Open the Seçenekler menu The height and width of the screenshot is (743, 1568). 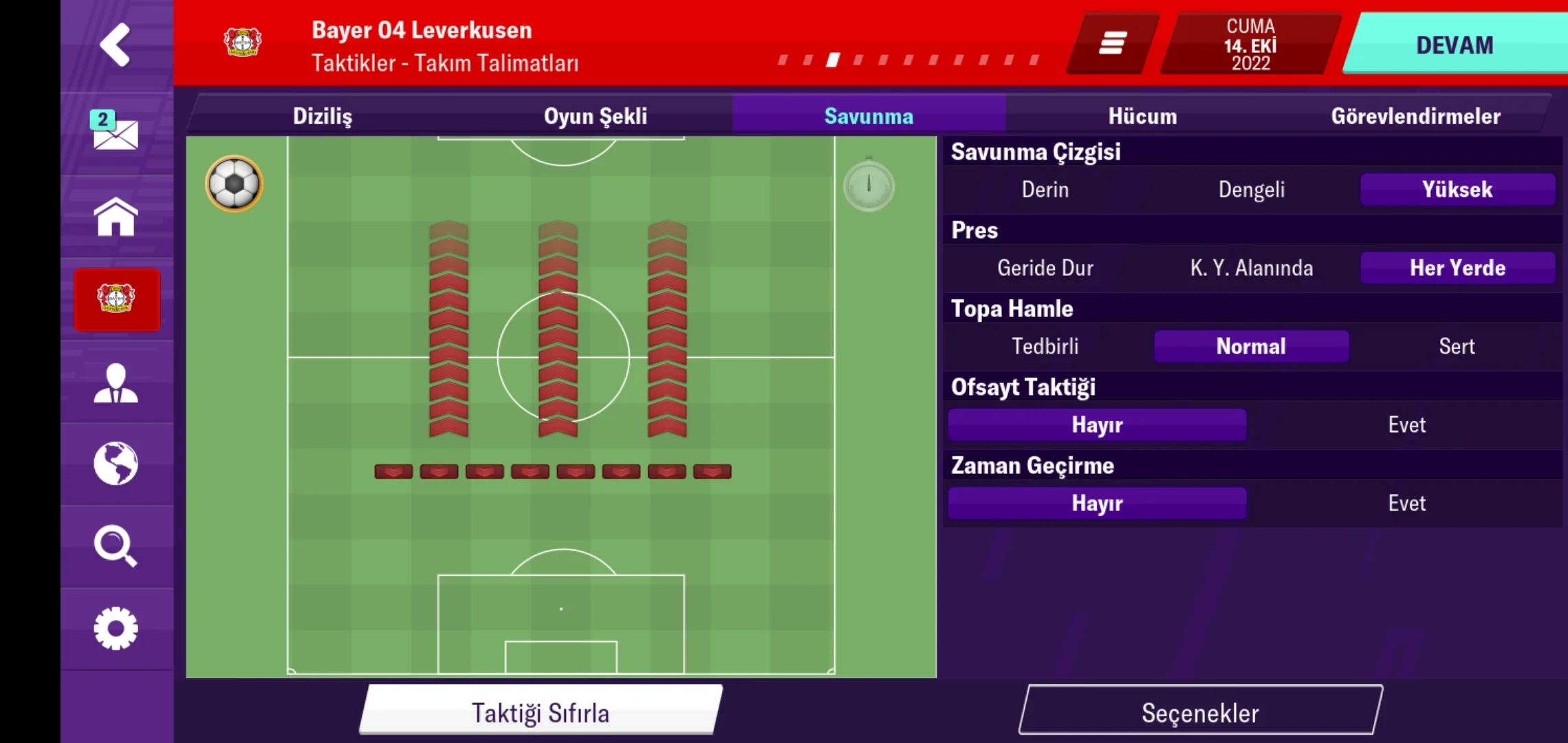pyautogui.click(x=1200, y=712)
